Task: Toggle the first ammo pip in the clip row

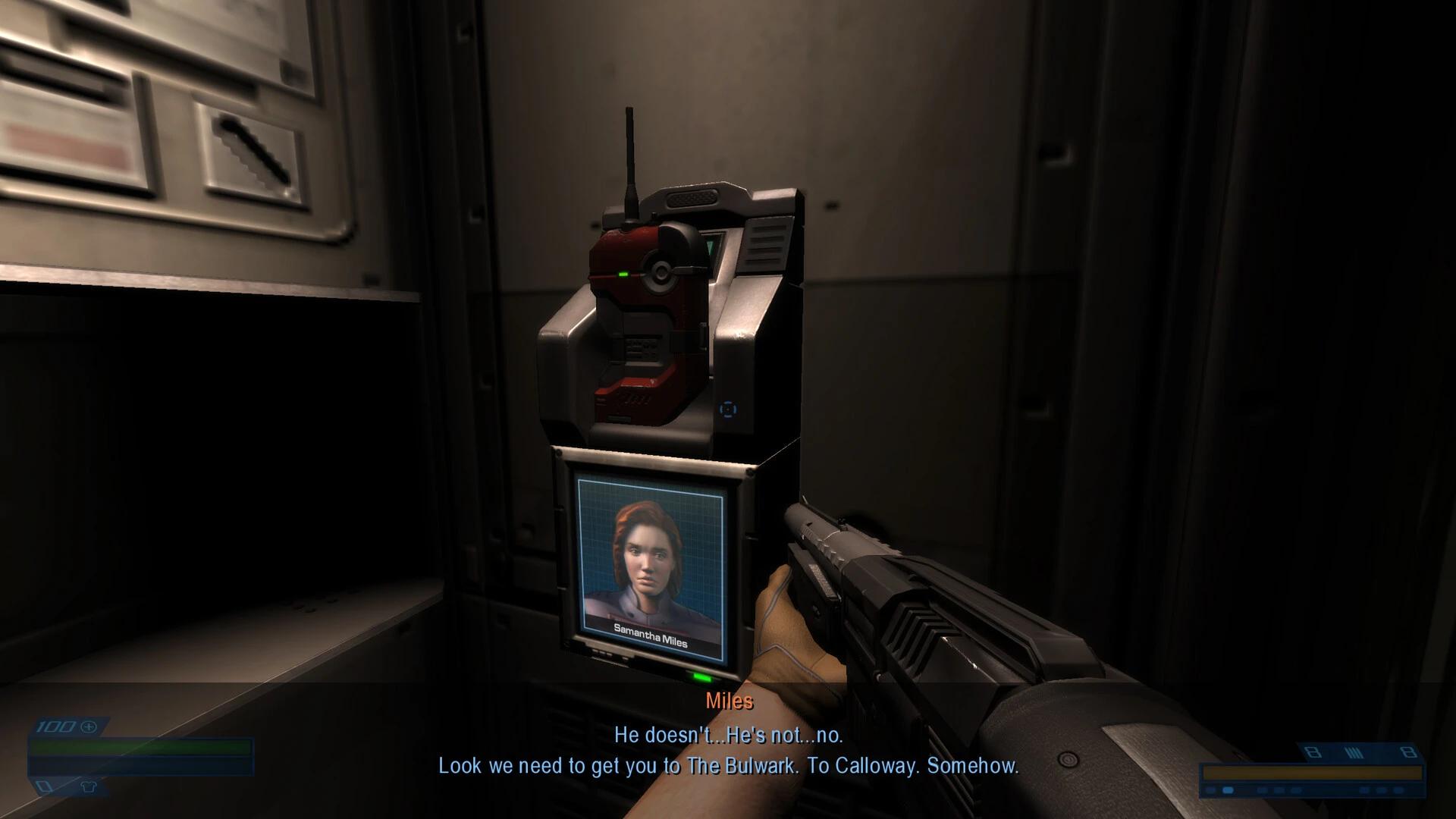Action: pyautogui.click(x=1209, y=790)
